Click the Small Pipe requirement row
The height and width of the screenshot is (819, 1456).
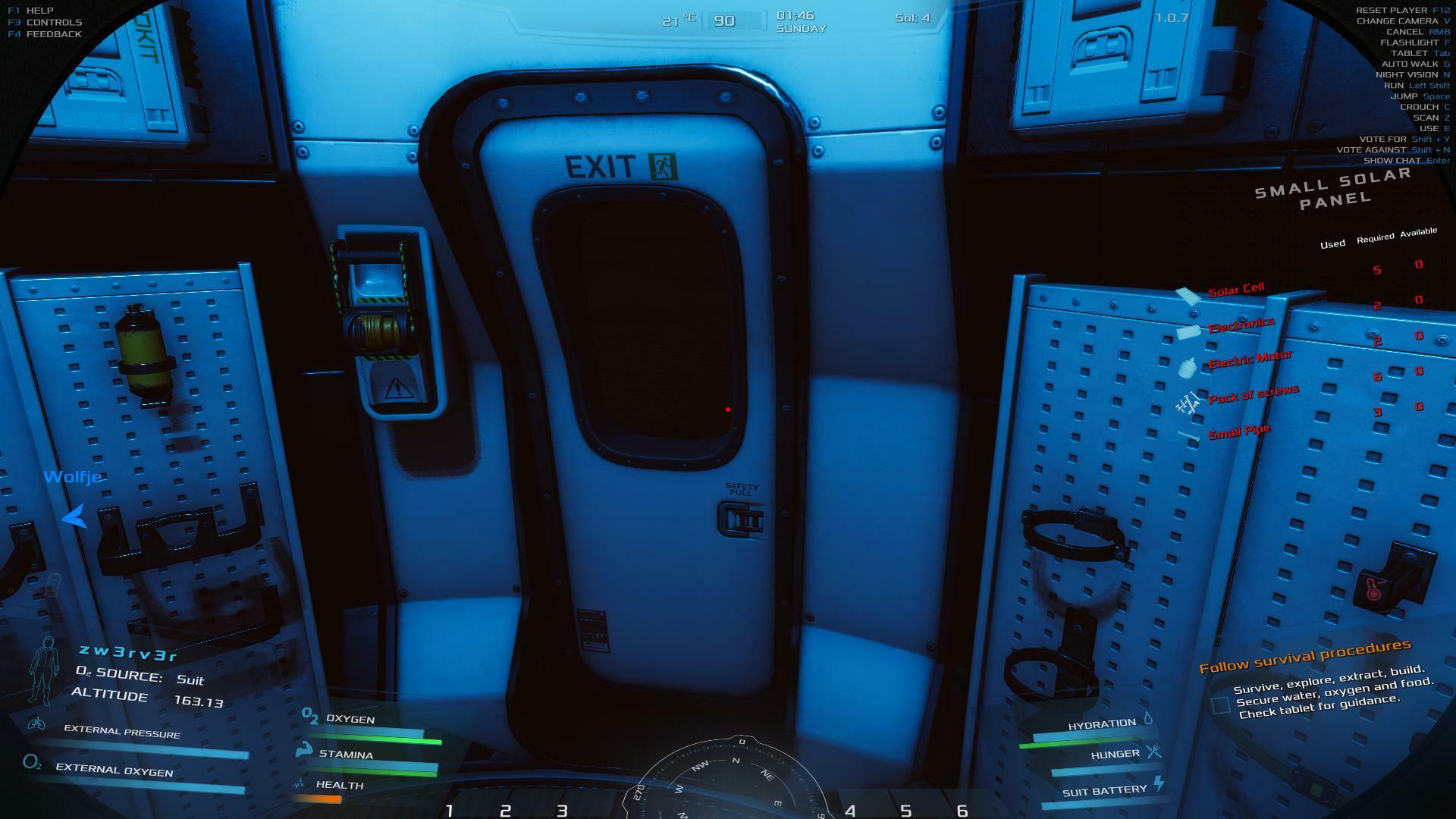pos(1238,432)
